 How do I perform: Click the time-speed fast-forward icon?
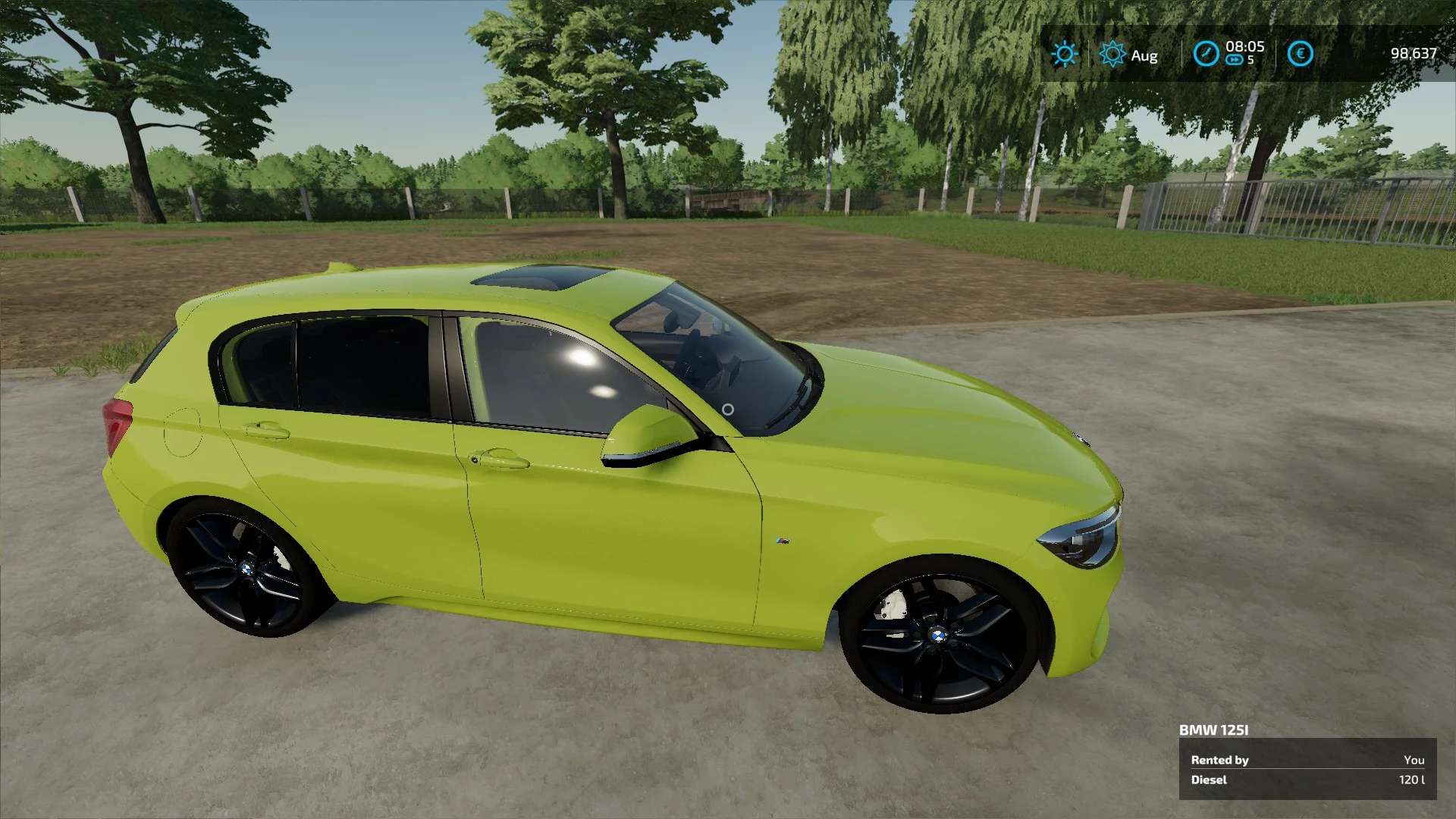coord(1234,60)
